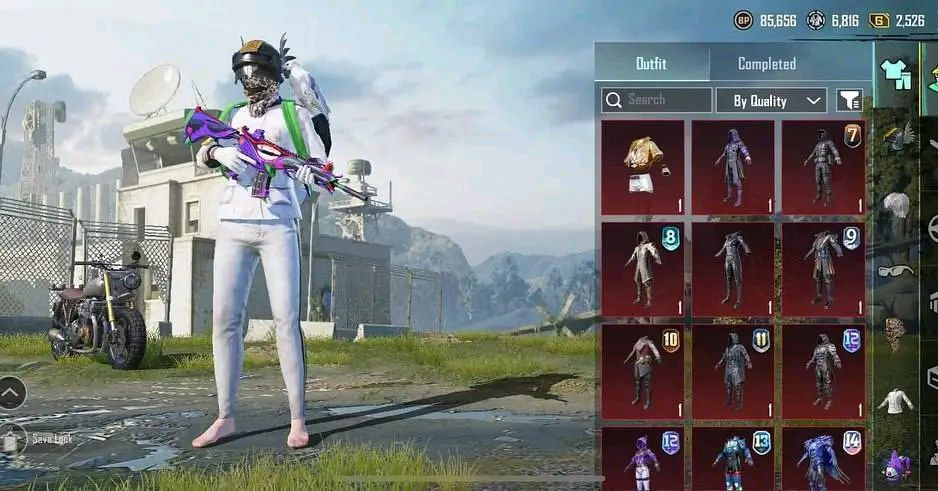This screenshot has width=938, height=491.
Task: Select the gold jacket and white shorts outfit
Action: [x=643, y=167]
